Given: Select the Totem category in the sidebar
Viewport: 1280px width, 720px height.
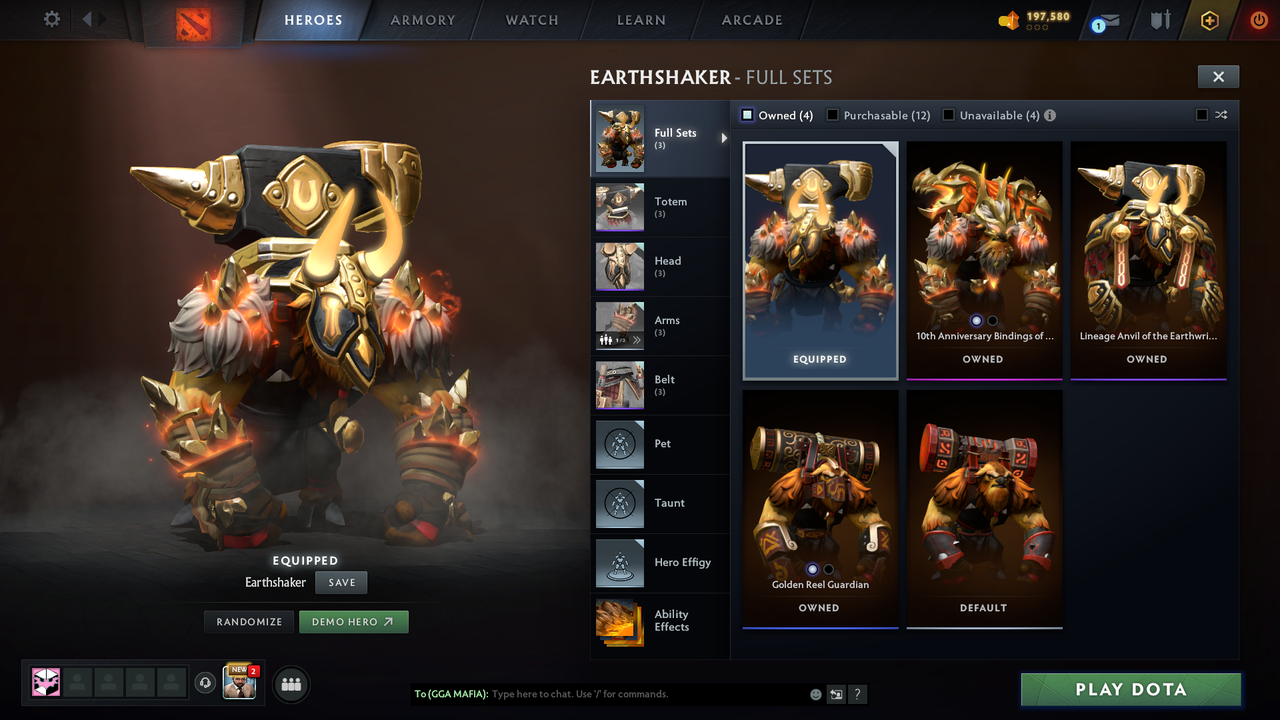Looking at the screenshot, I should pyautogui.click(x=660, y=207).
